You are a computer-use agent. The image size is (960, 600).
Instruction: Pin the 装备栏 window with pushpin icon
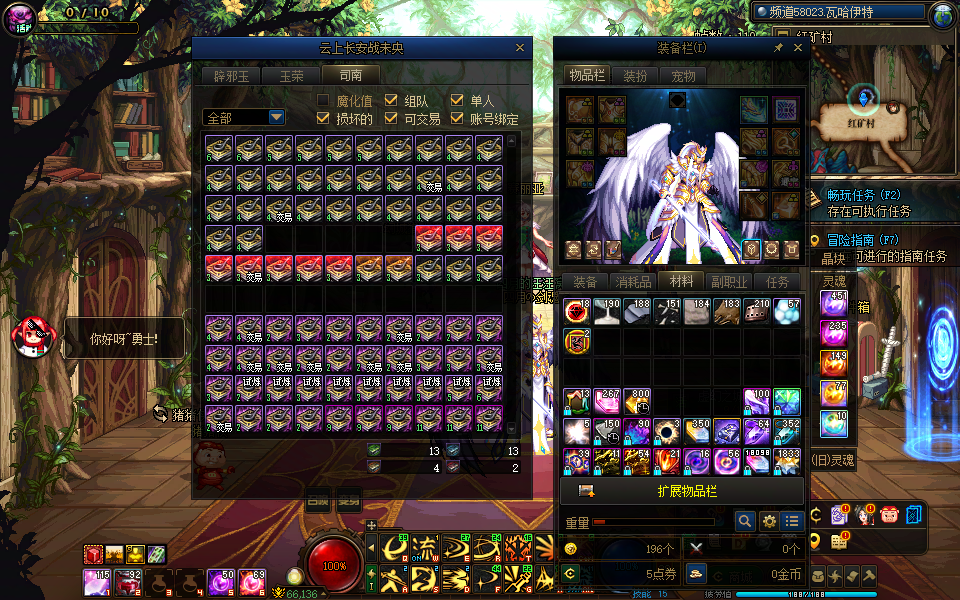(x=778, y=47)
